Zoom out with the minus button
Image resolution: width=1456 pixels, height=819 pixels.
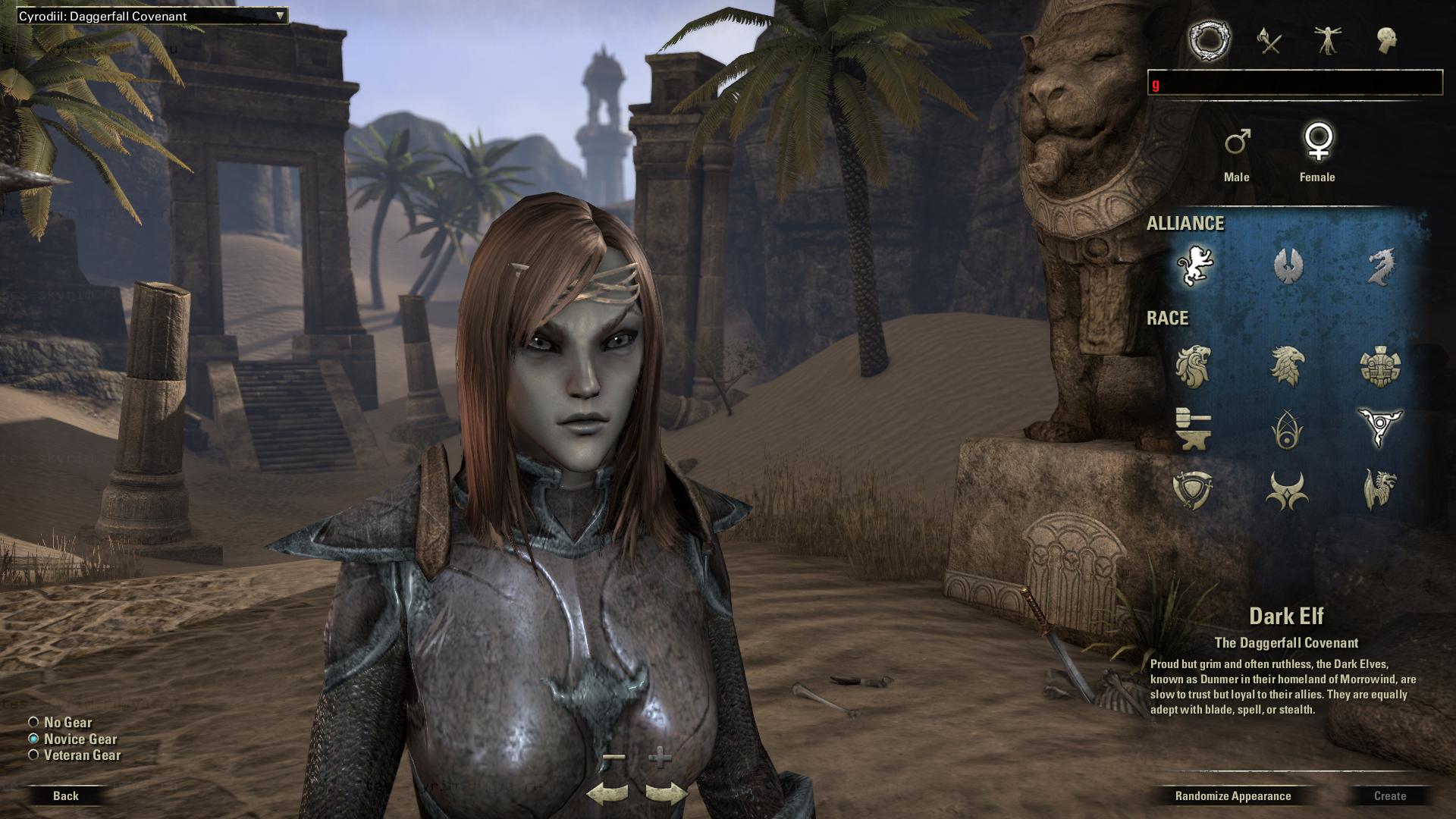coord(615,757)
